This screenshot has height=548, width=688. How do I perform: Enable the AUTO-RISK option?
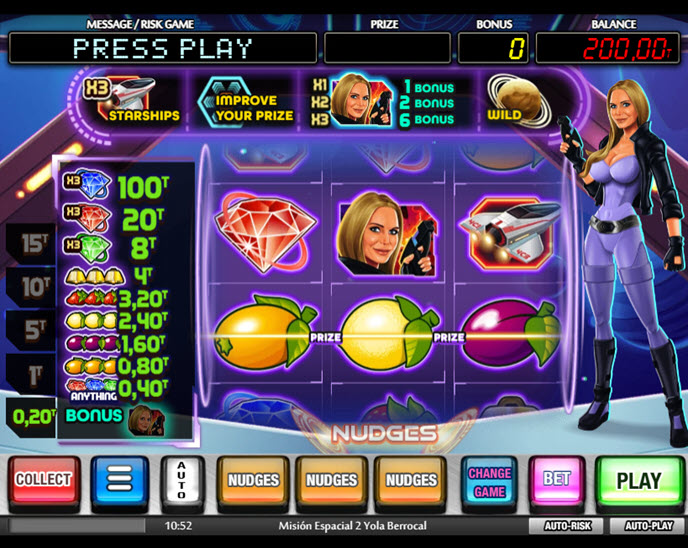pos(568,525)
